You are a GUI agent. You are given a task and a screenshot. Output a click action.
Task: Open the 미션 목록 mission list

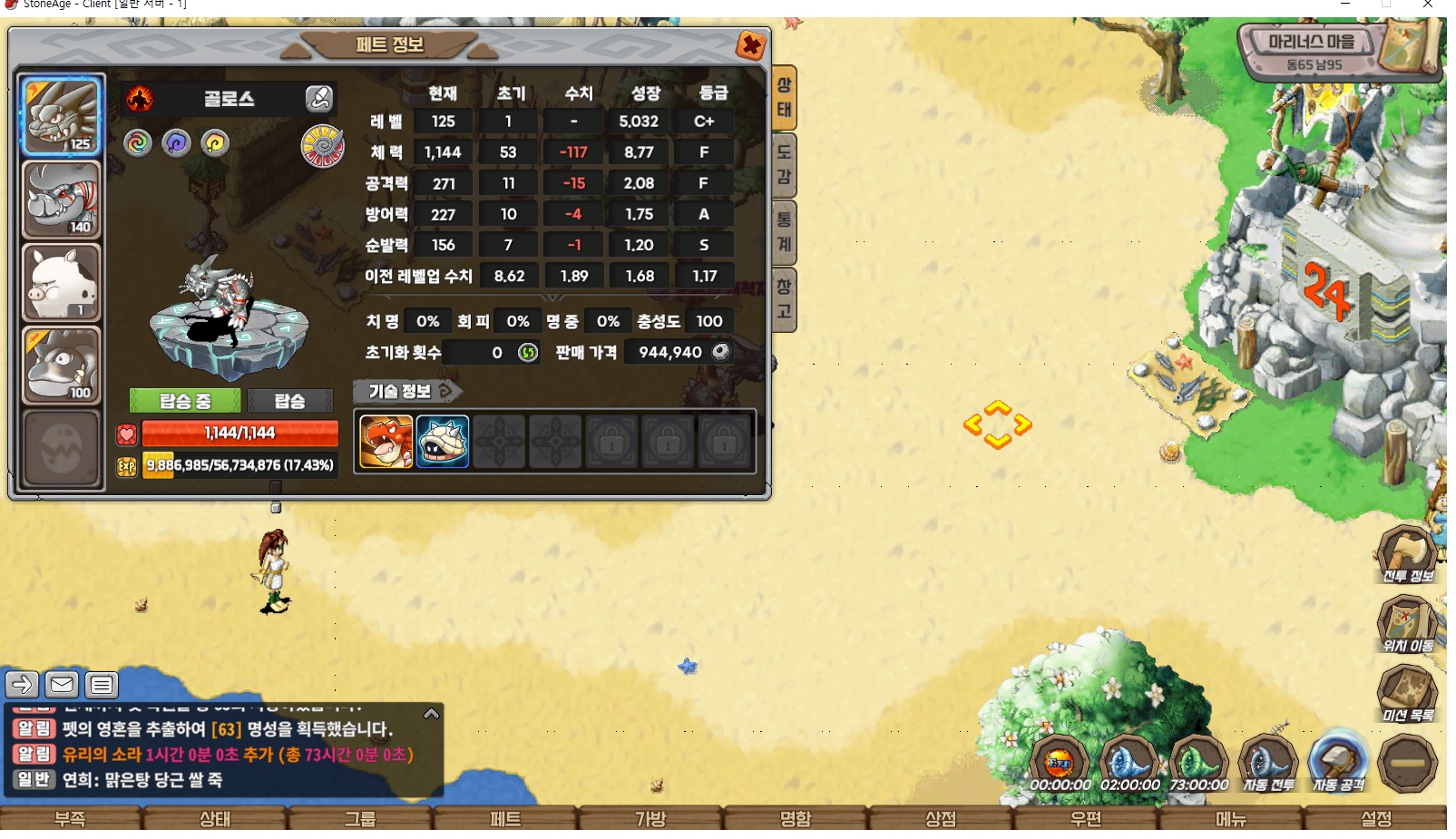click(x=1407, y=694)
